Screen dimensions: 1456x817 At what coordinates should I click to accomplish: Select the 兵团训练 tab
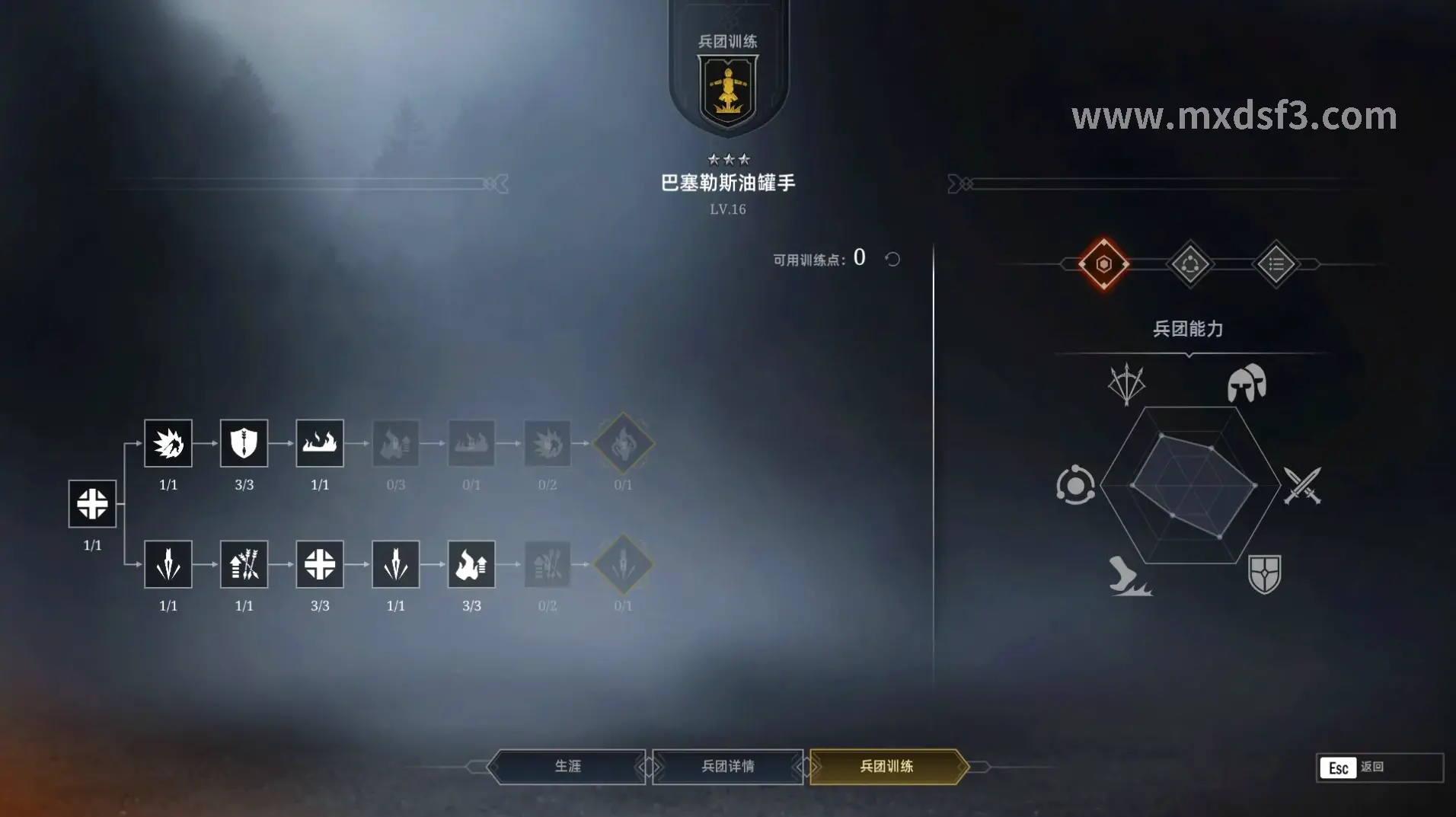(887, 767)
